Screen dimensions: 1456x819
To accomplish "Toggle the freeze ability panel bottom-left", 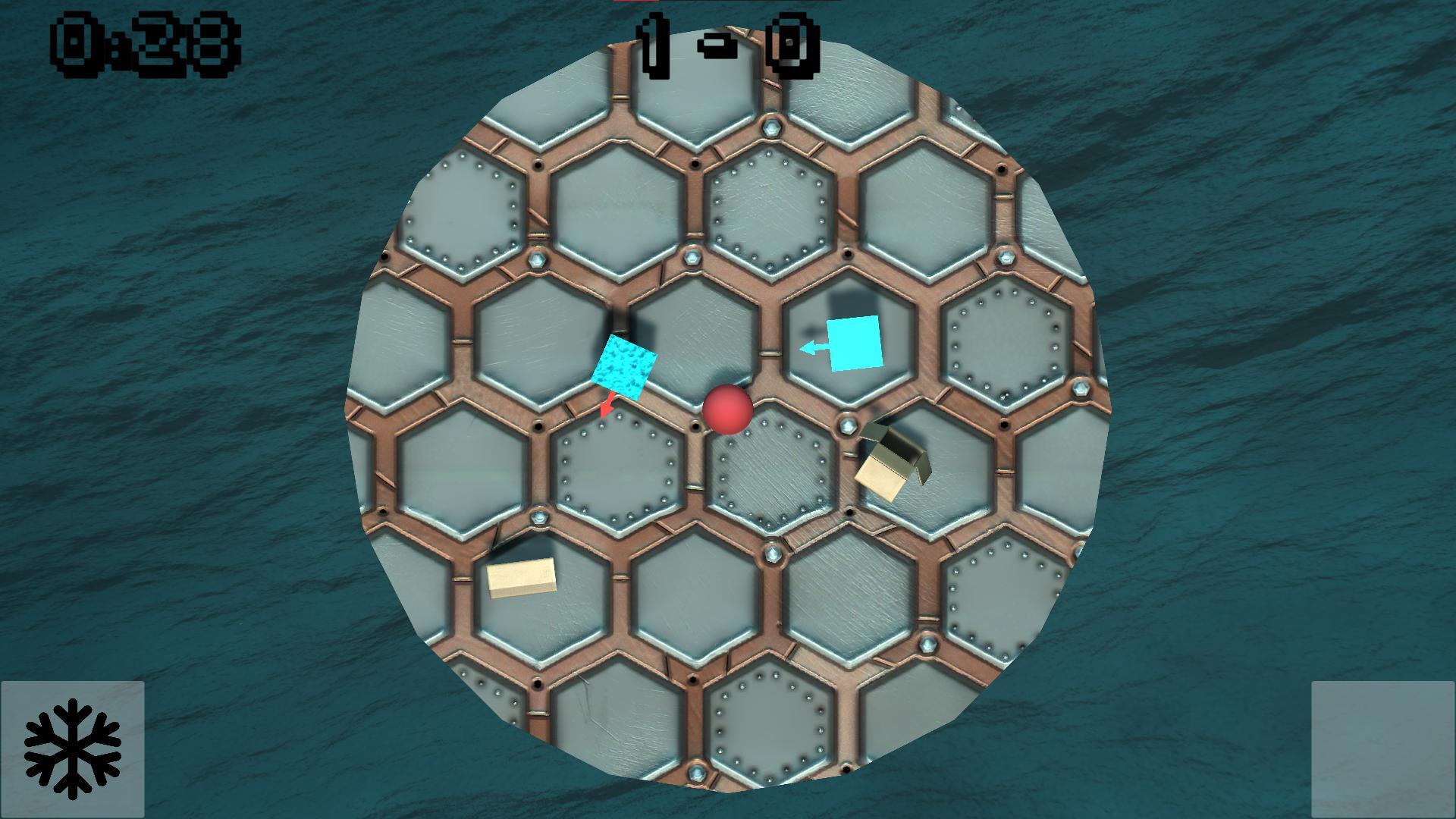I will (74, 749).
